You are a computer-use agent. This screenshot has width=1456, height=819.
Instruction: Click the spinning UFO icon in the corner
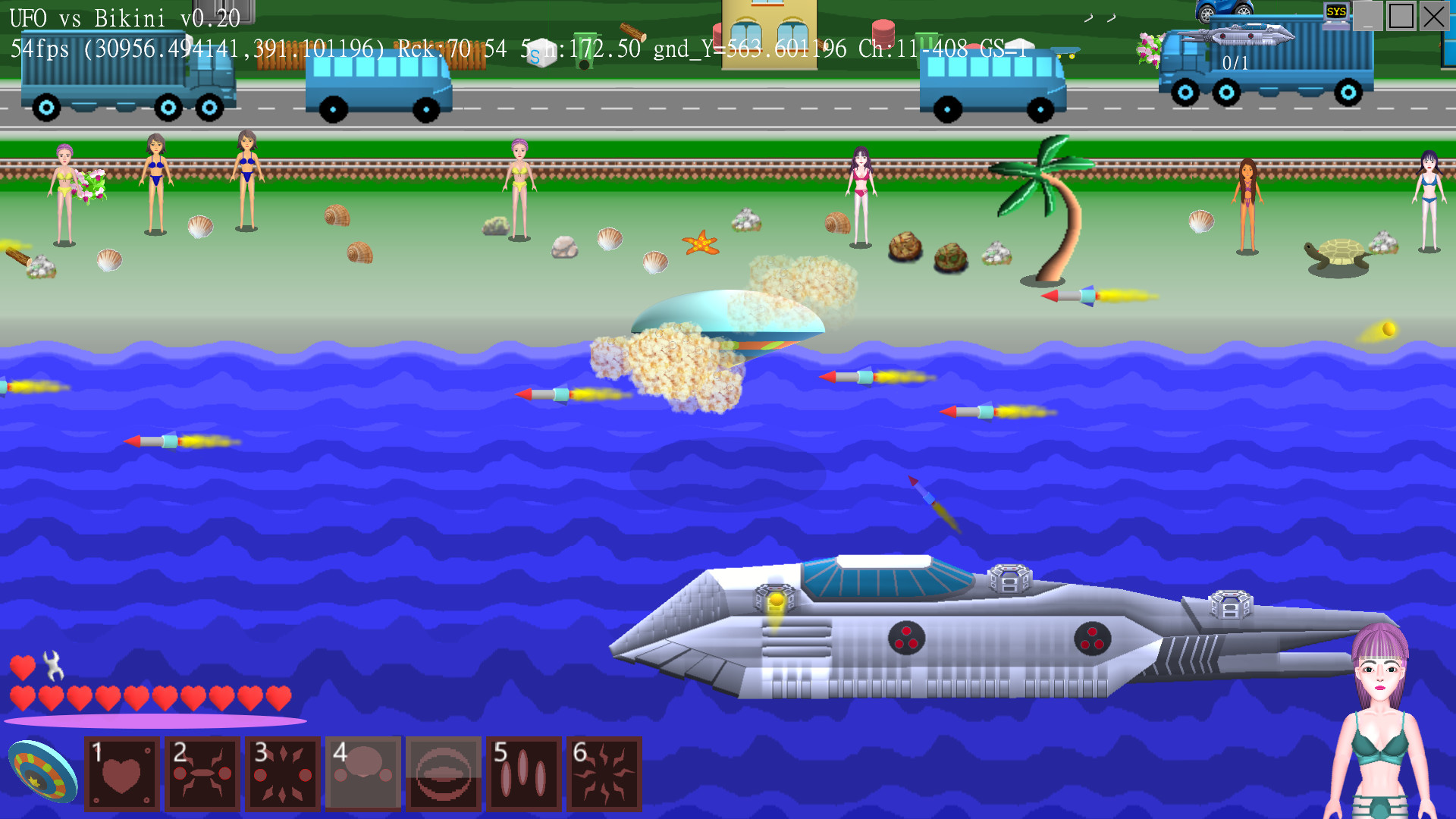[x=42, y=773]
